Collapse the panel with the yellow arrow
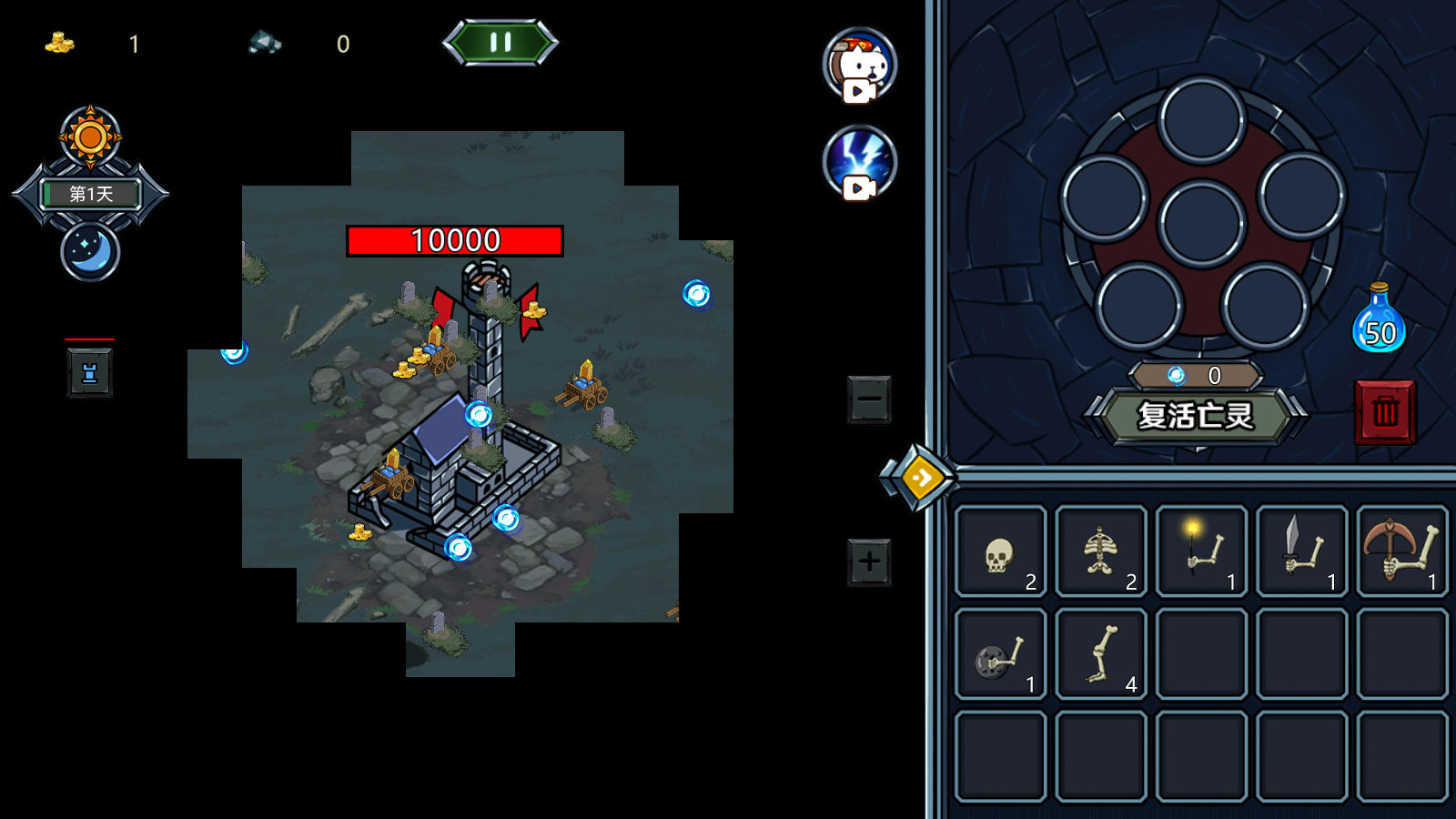 point(921,478)
